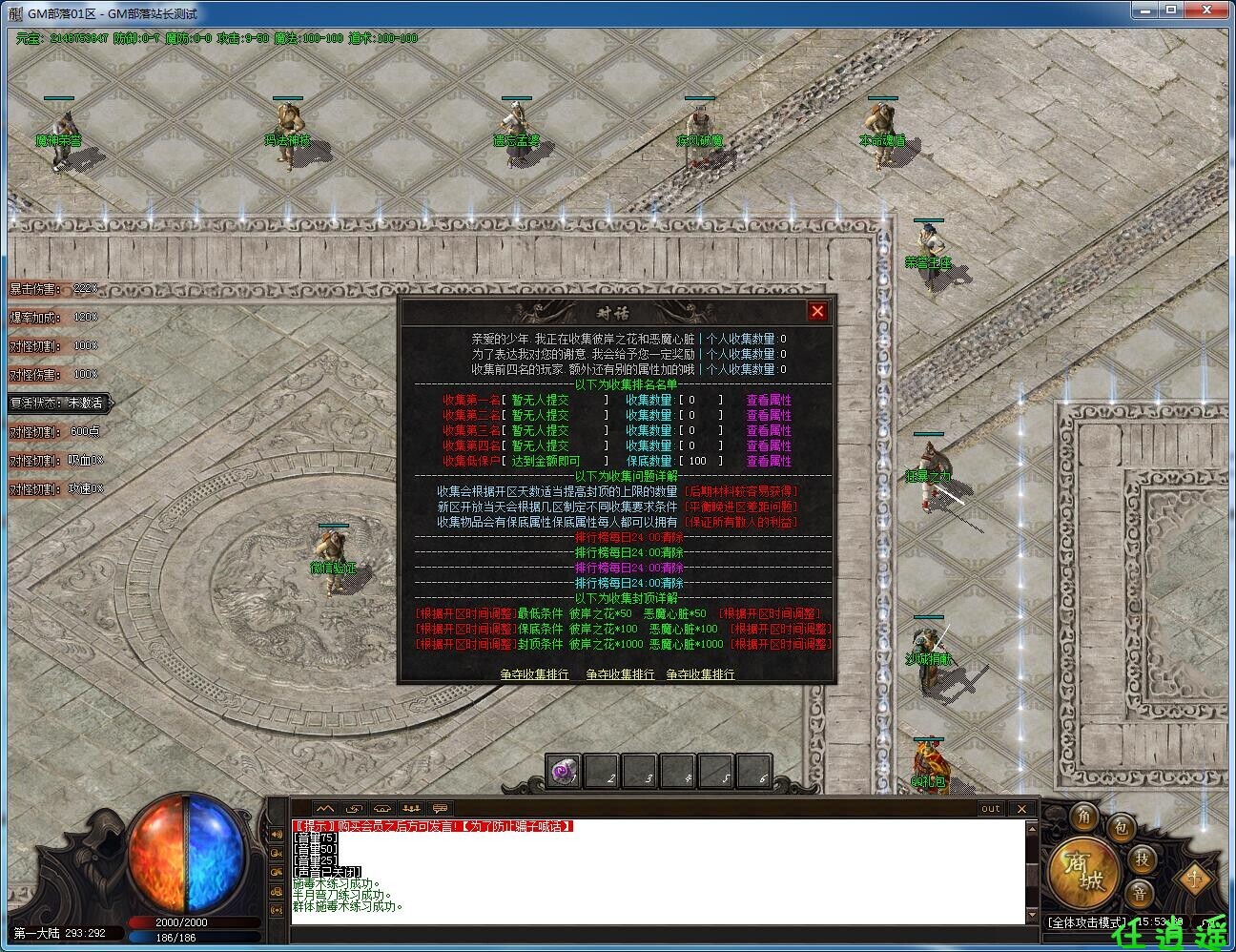
Task: Click the 复活状态 未激活 banner
Action: point(56,403)
